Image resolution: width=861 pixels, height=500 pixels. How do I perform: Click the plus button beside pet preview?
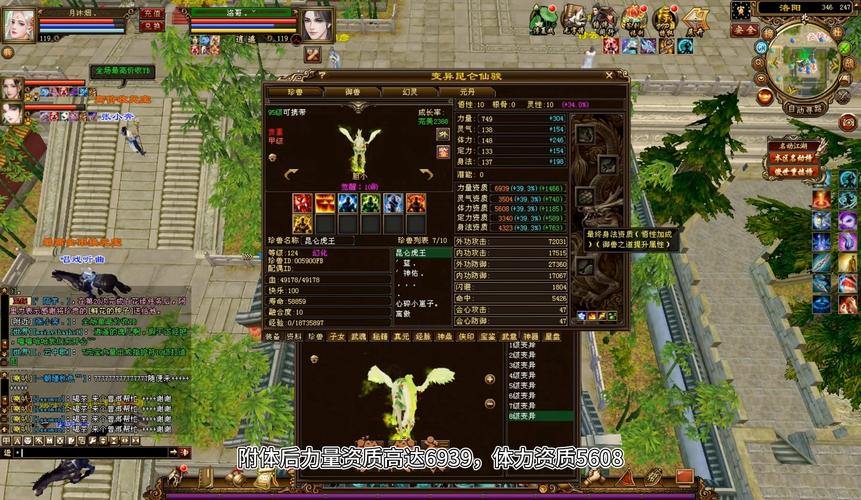click(489, 379)
